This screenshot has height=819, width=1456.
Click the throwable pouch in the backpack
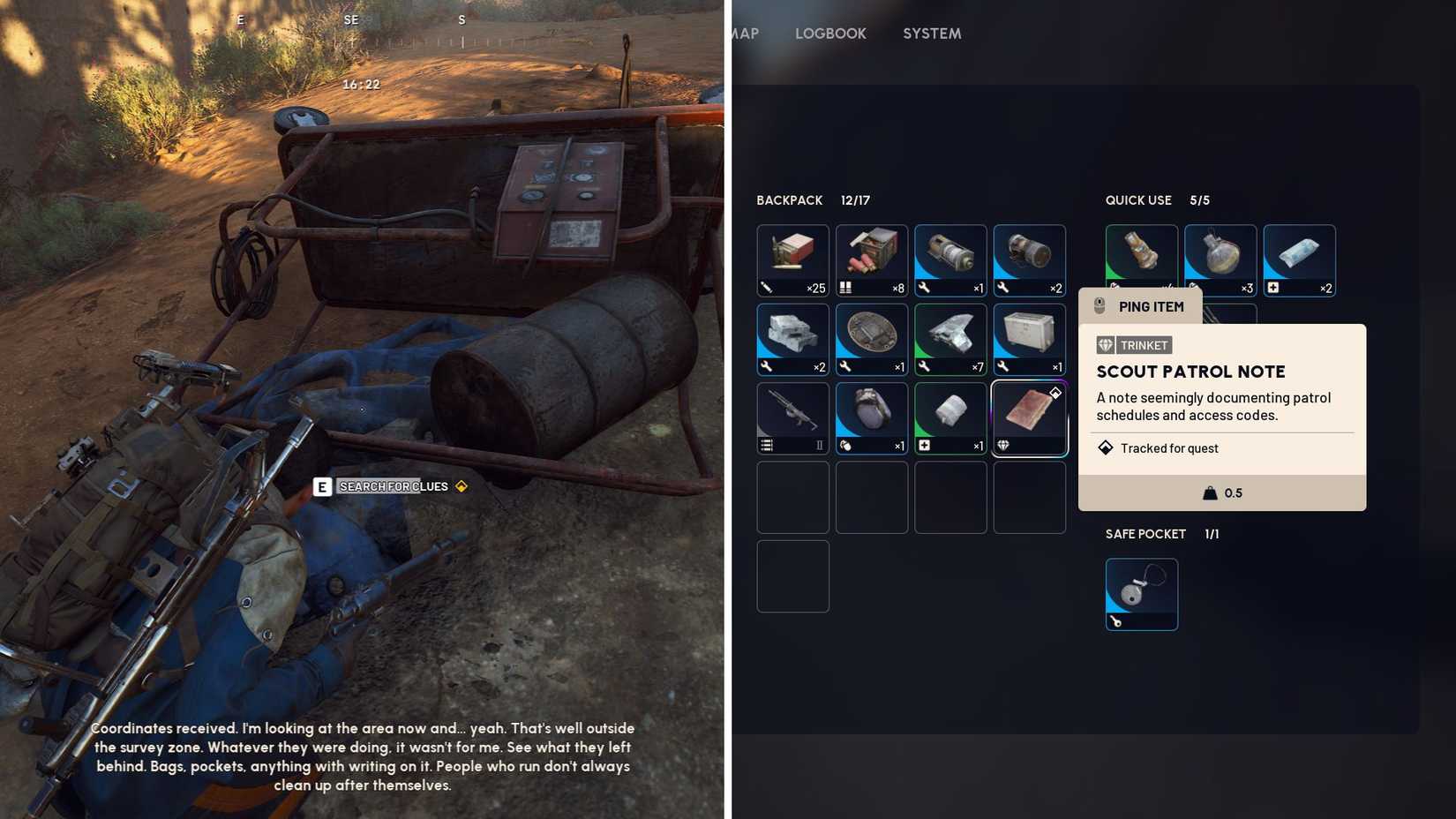point(871,417)
